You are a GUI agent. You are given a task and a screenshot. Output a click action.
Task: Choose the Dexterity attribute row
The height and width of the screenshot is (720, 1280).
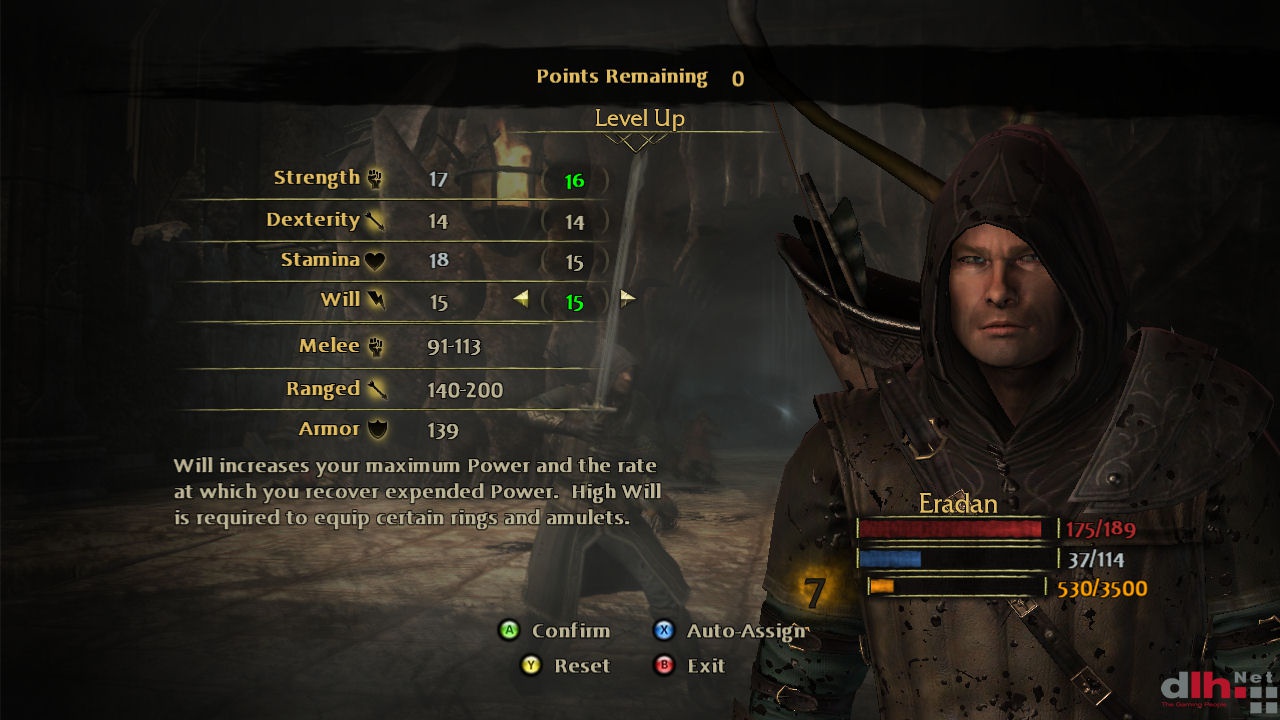313,220
